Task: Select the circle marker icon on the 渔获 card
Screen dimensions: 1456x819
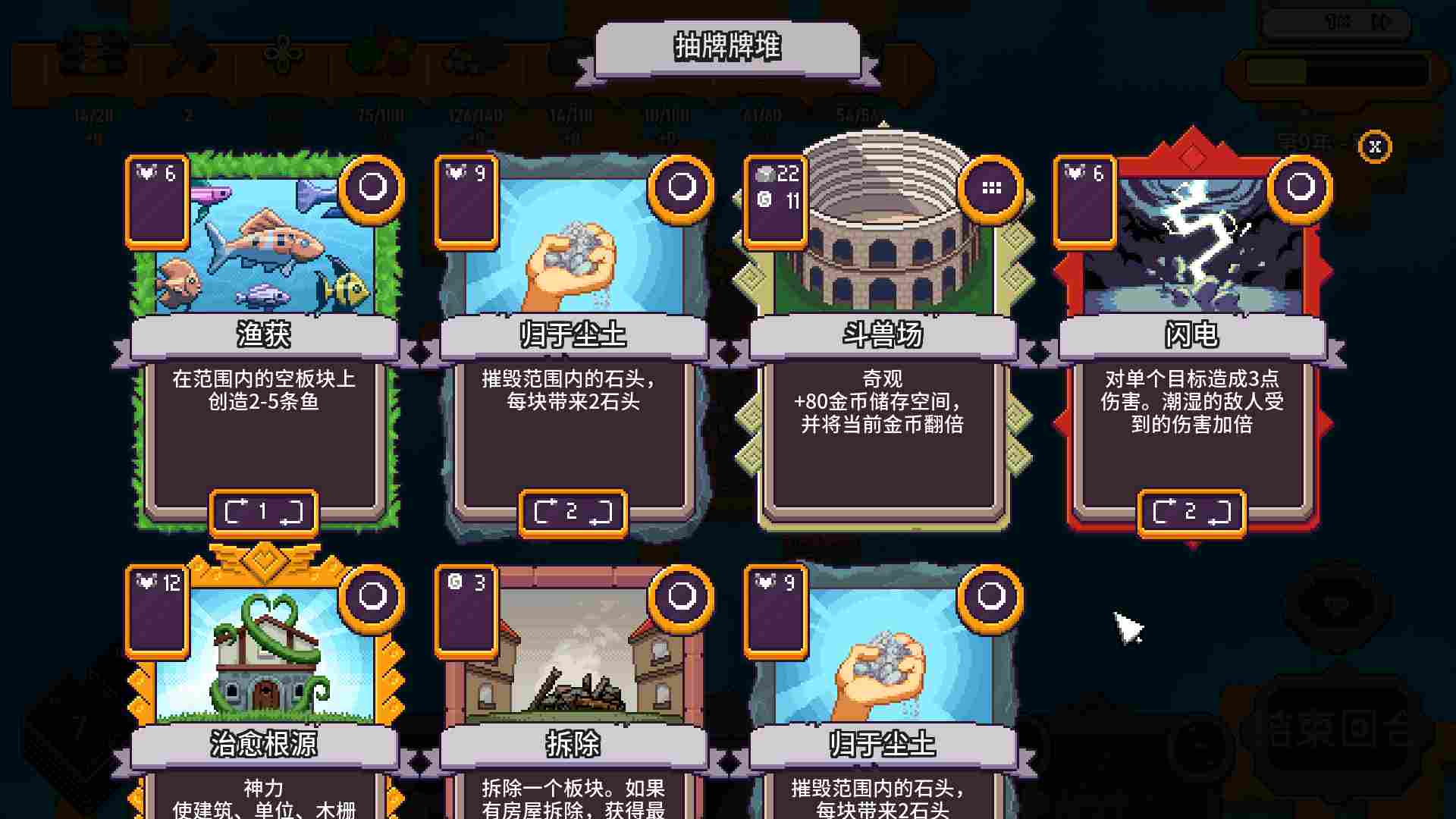Action: pos(371,187)
